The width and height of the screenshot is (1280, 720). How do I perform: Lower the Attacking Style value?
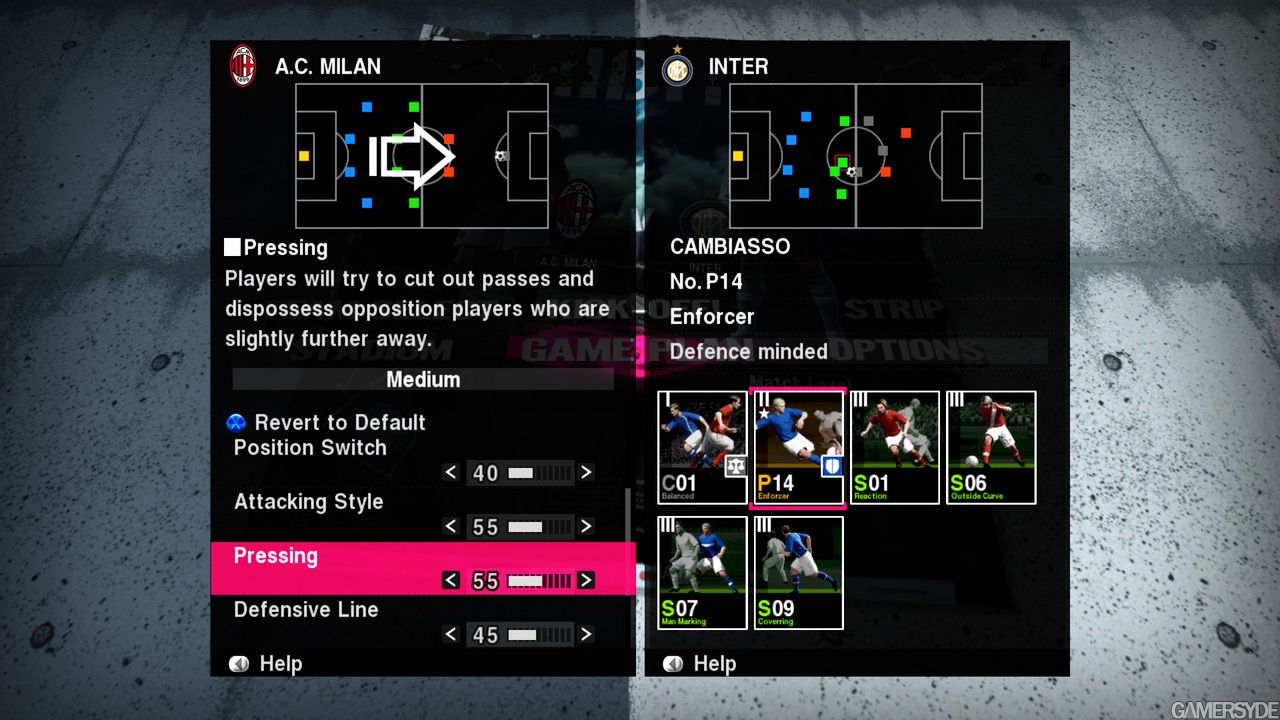451,526
